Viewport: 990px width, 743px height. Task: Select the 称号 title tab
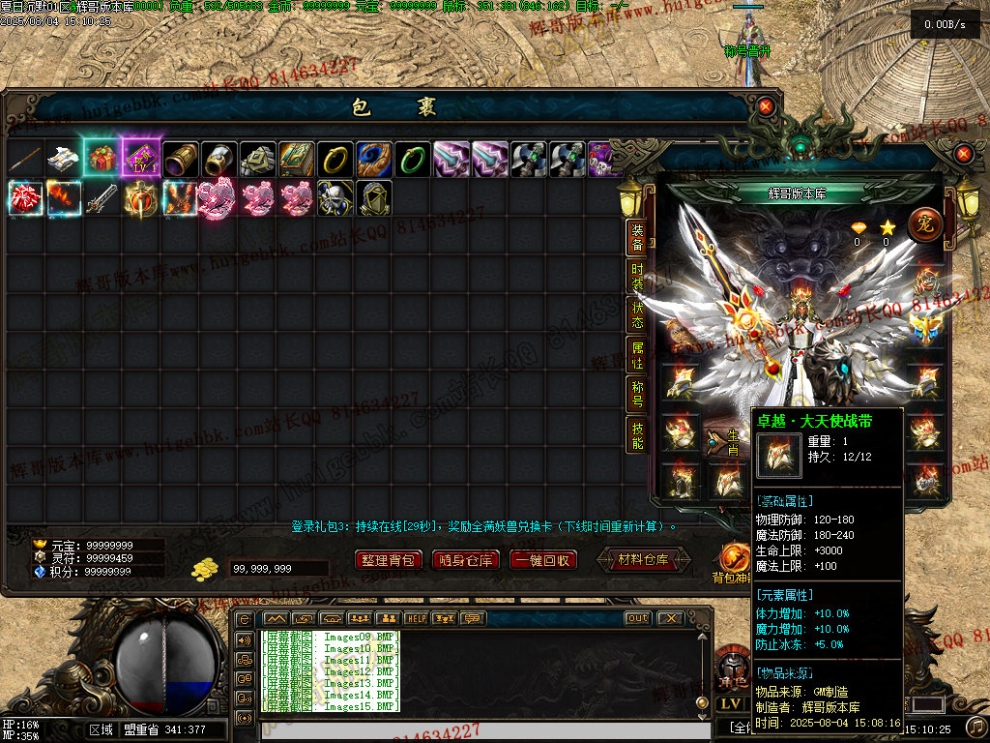coord(637,394)
